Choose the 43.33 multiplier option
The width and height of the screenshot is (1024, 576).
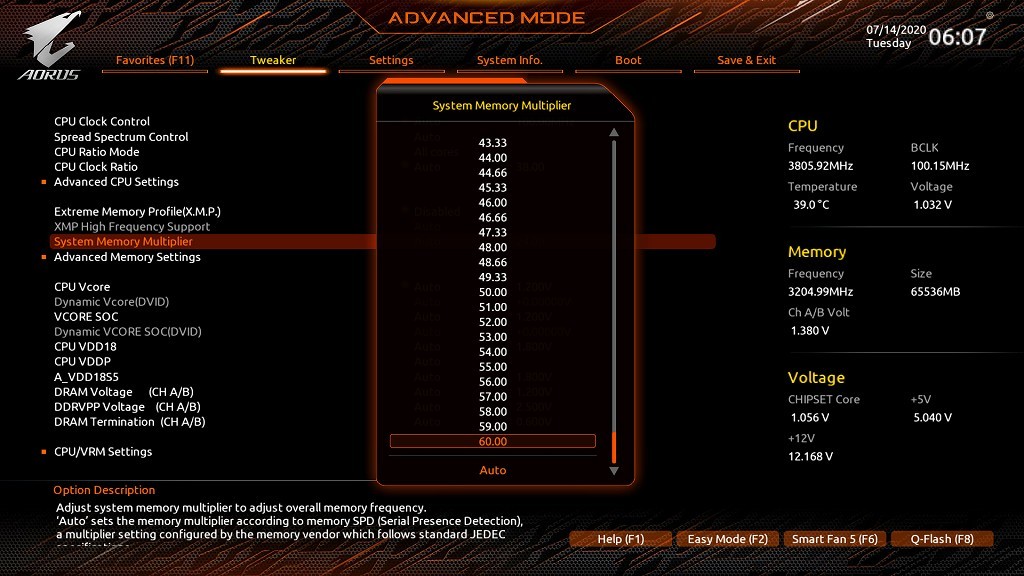(x=493, y=143)
